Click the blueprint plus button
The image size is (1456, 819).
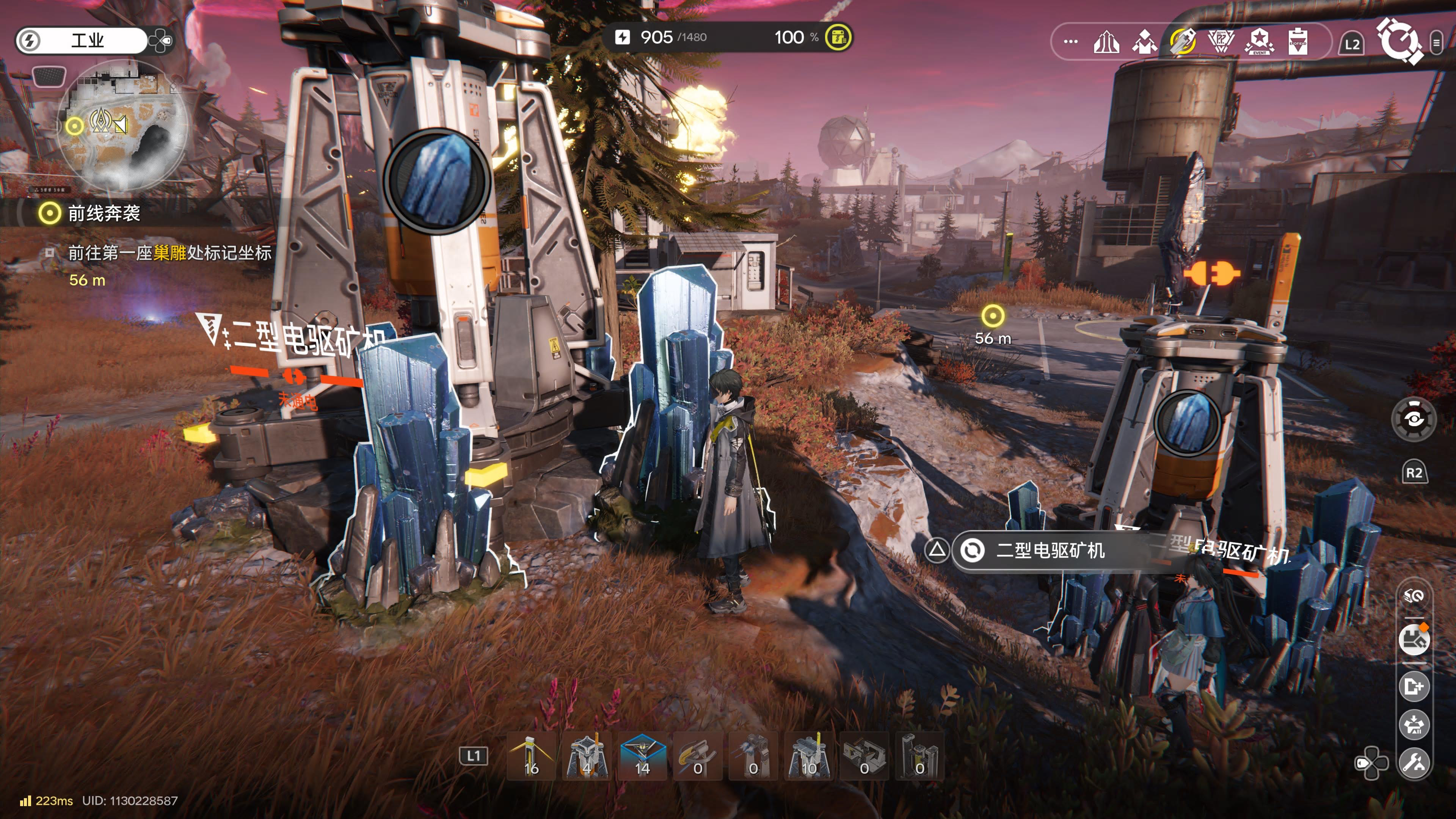[1414, 687]
